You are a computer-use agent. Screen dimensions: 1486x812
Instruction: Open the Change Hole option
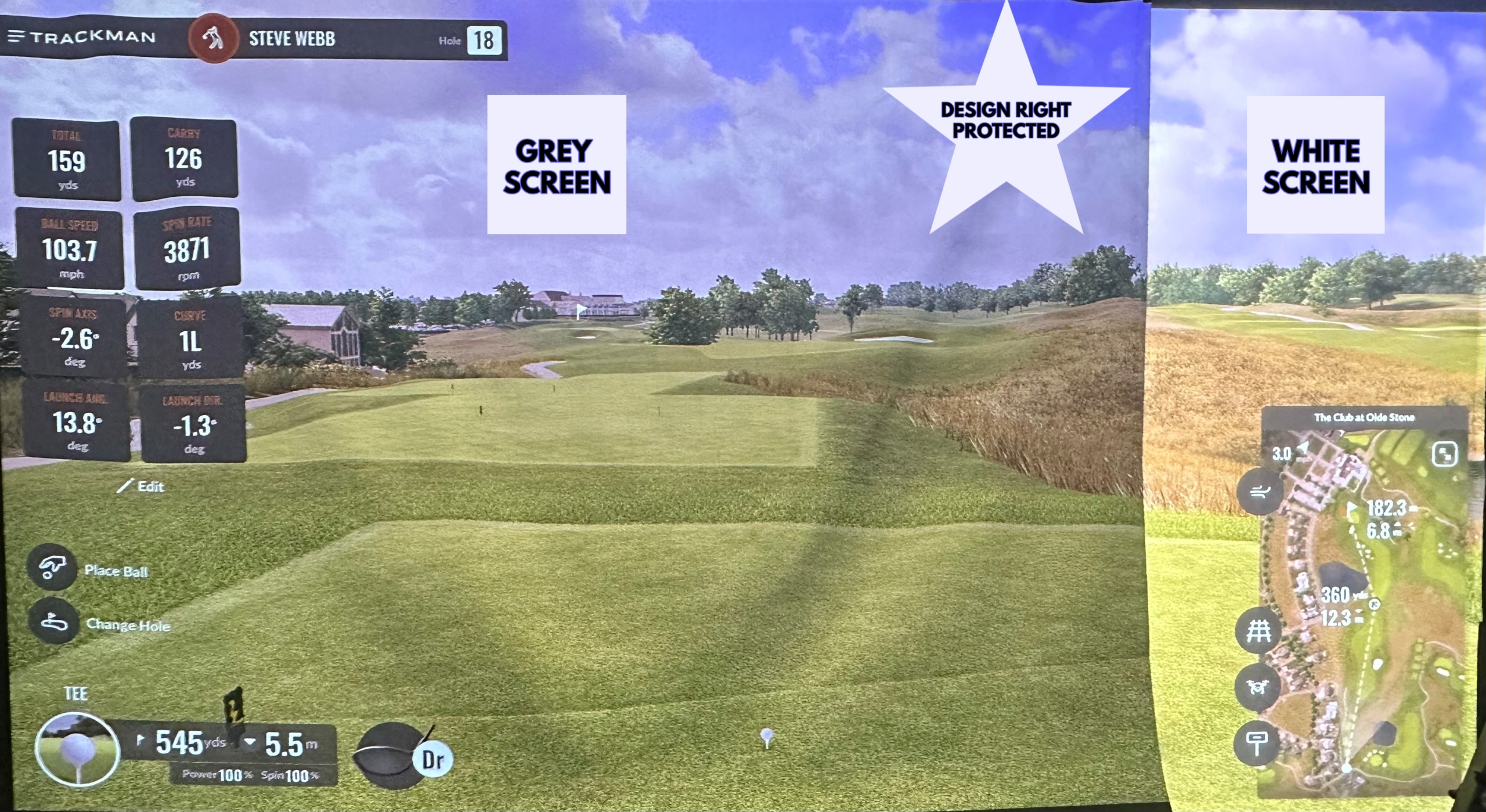pyautogui.click(x=52, y=623)
